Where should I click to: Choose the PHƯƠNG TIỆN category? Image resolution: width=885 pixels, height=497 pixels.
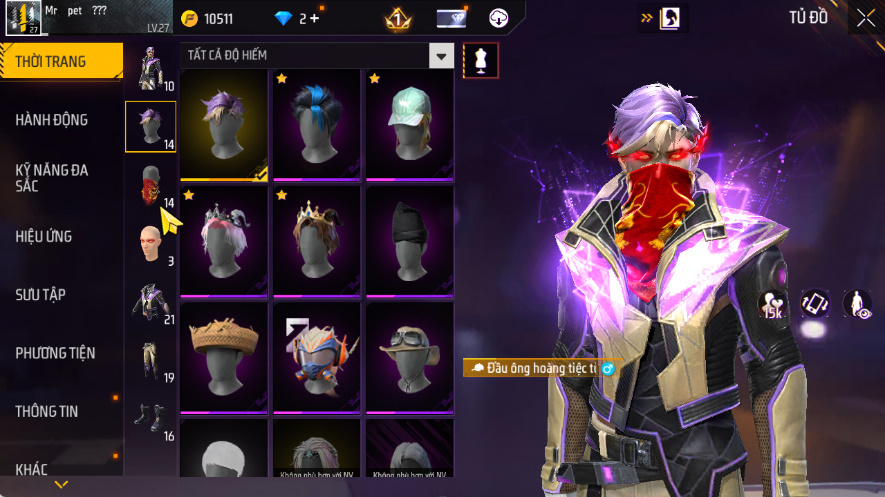click(x=55, y=353)
